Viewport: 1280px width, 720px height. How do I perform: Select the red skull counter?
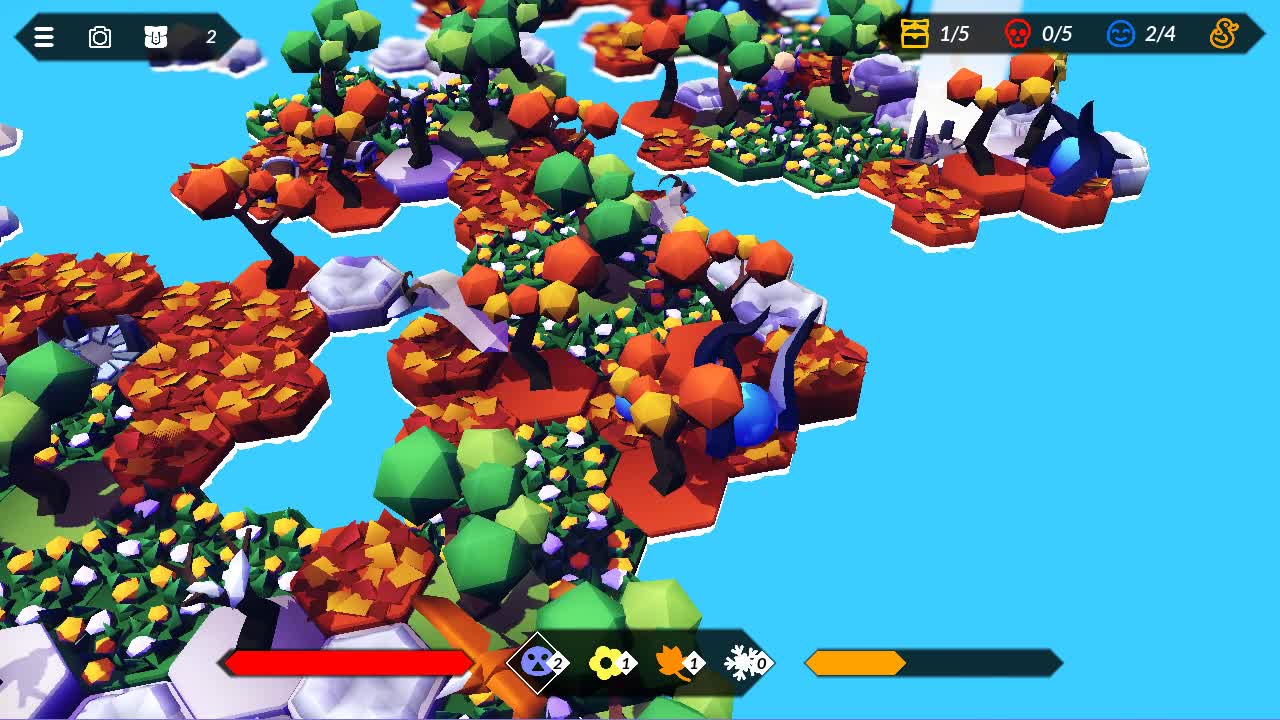[x=1018, y=33]
